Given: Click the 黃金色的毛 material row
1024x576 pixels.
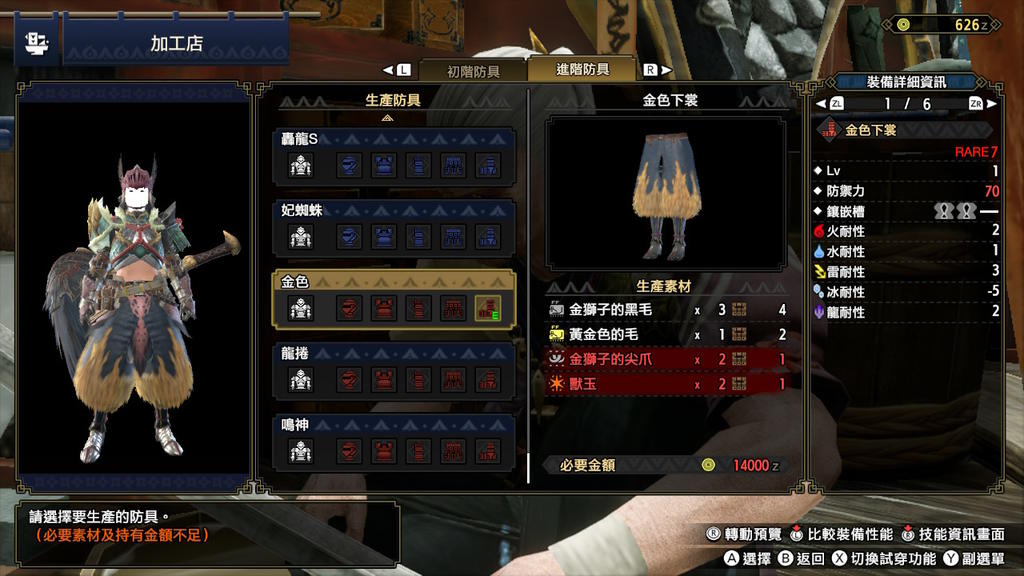Looking at the screenshot, I should tap(667, 334).
